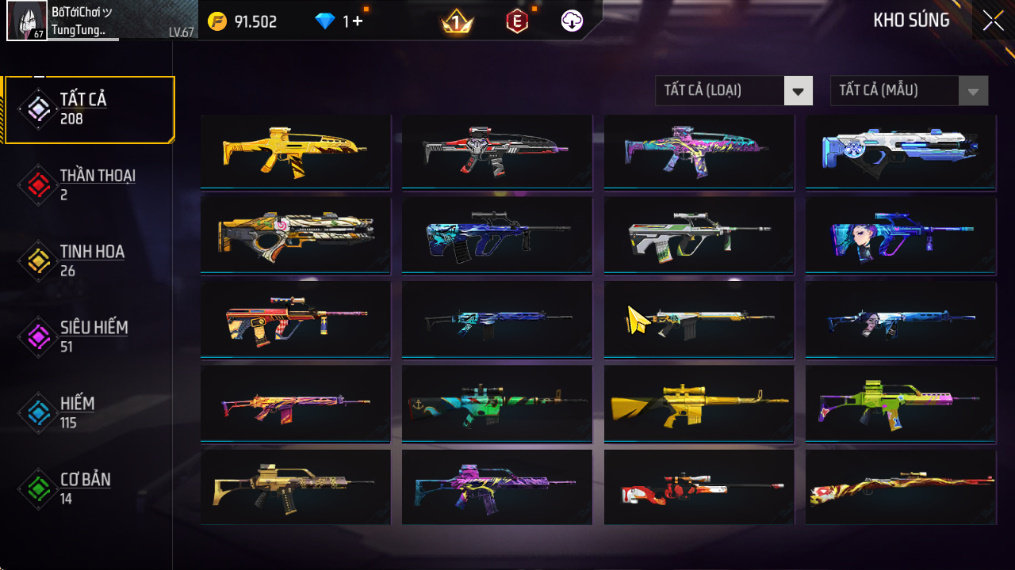Screen dimensions: 1015x570
Task: Open the TẤT CẢ (MẪU) dropdown
Action: [908, 91]
